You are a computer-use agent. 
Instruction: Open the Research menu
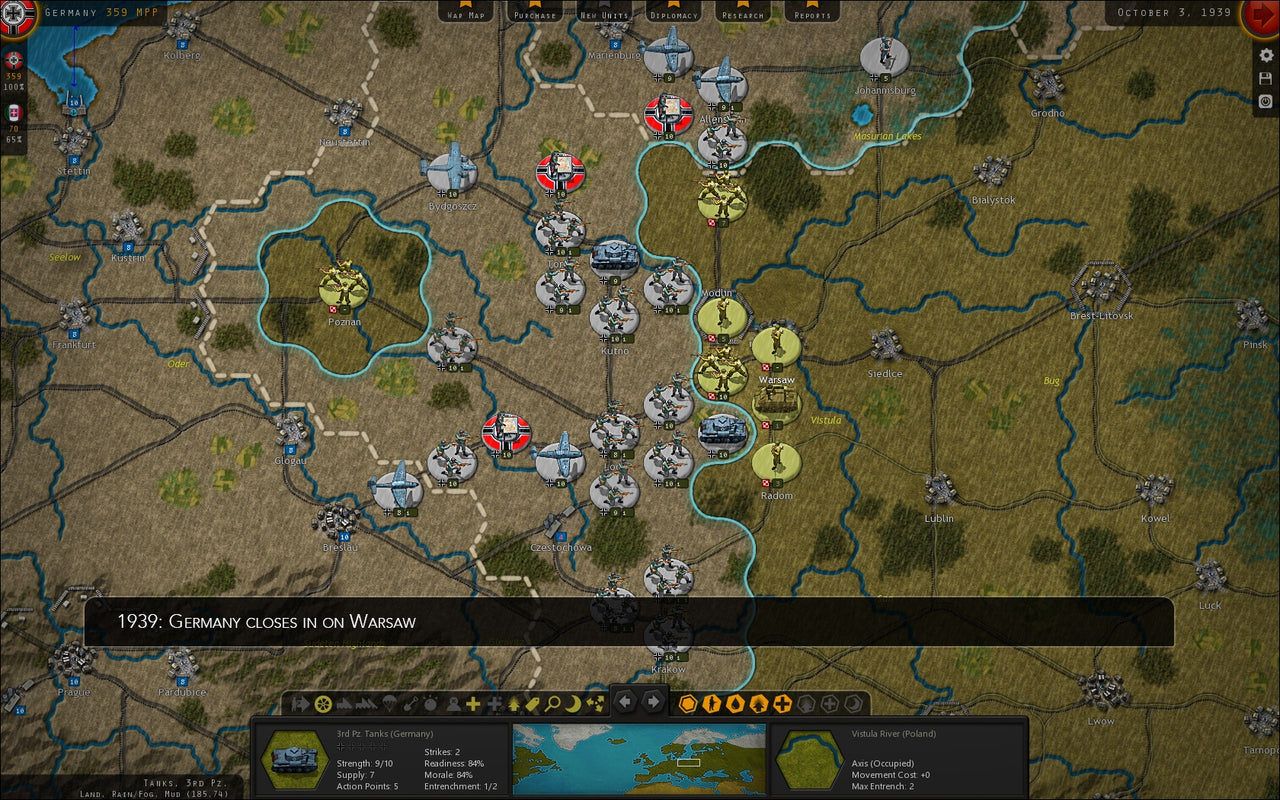point(742,14)
